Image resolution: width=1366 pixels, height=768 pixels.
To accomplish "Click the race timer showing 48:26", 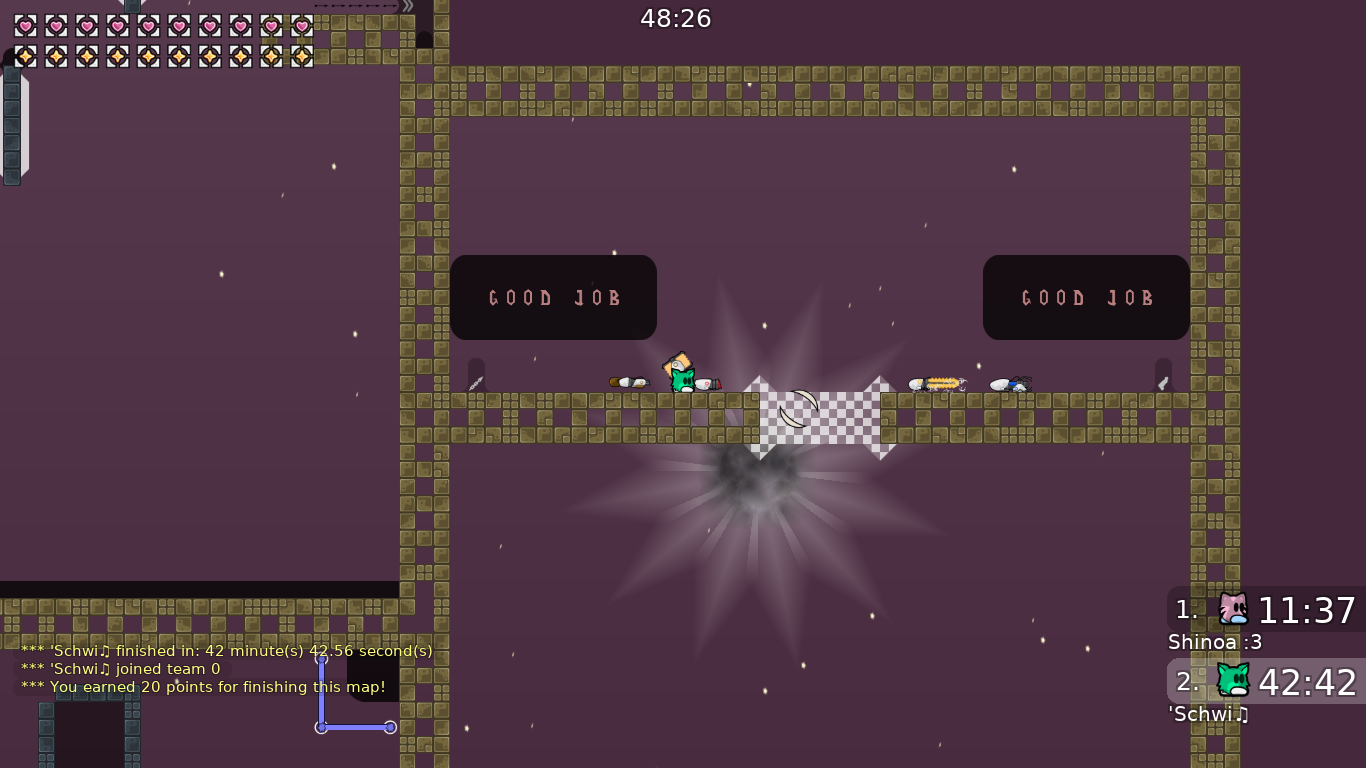I will click(675, 17).
